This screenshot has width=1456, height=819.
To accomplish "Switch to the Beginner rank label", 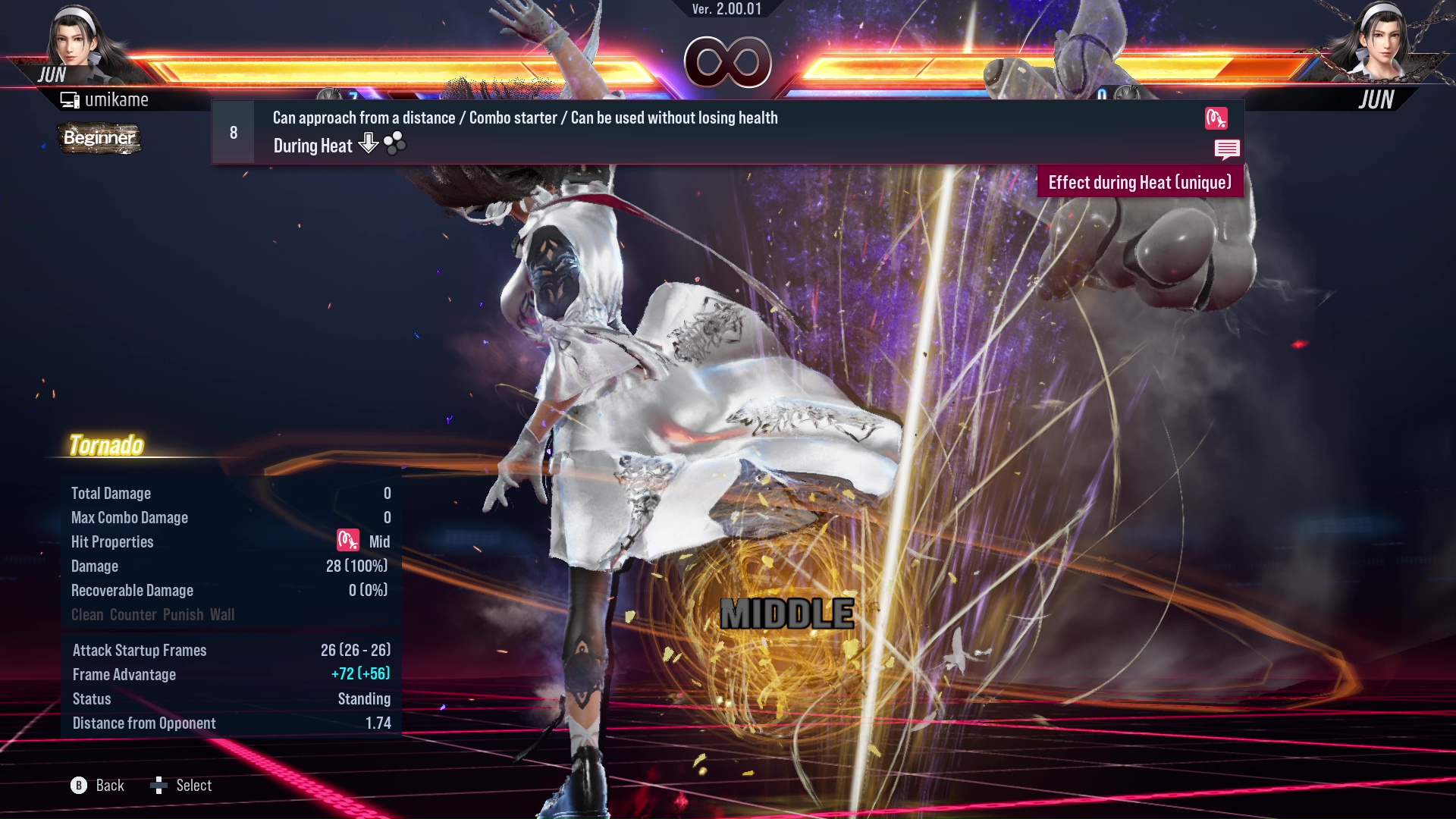I will click(99, 139).
